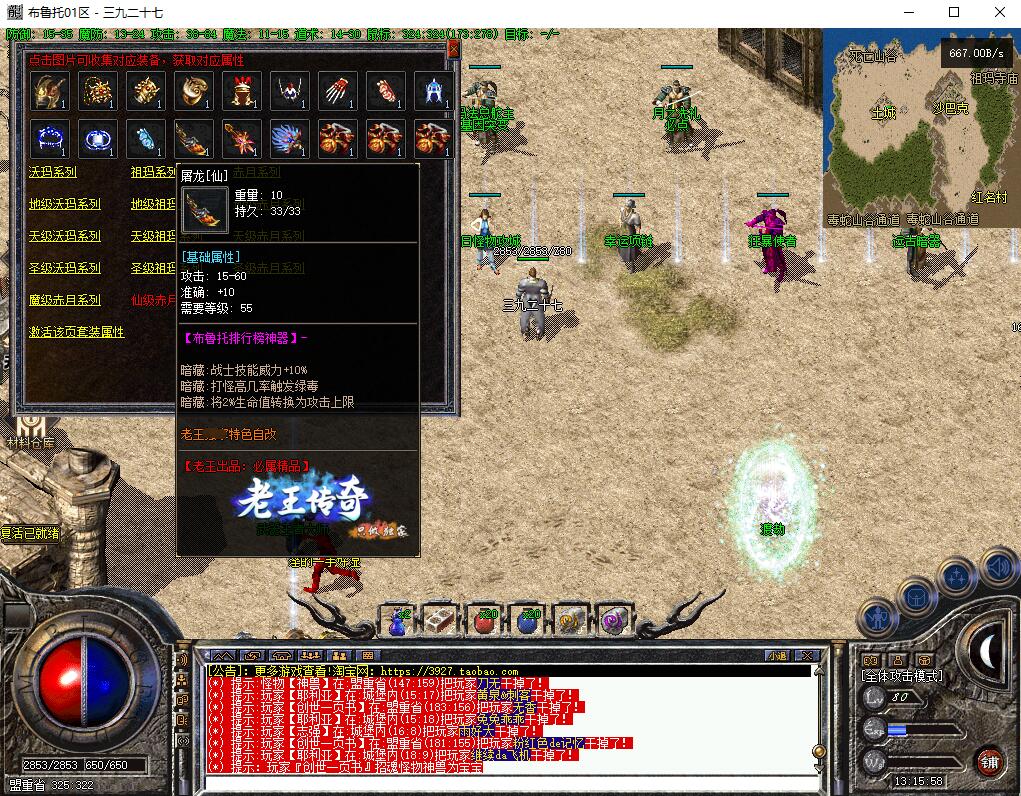
Task: Toggle the 全体攻击模式 attack mode
Action: (x=902, y=676)
